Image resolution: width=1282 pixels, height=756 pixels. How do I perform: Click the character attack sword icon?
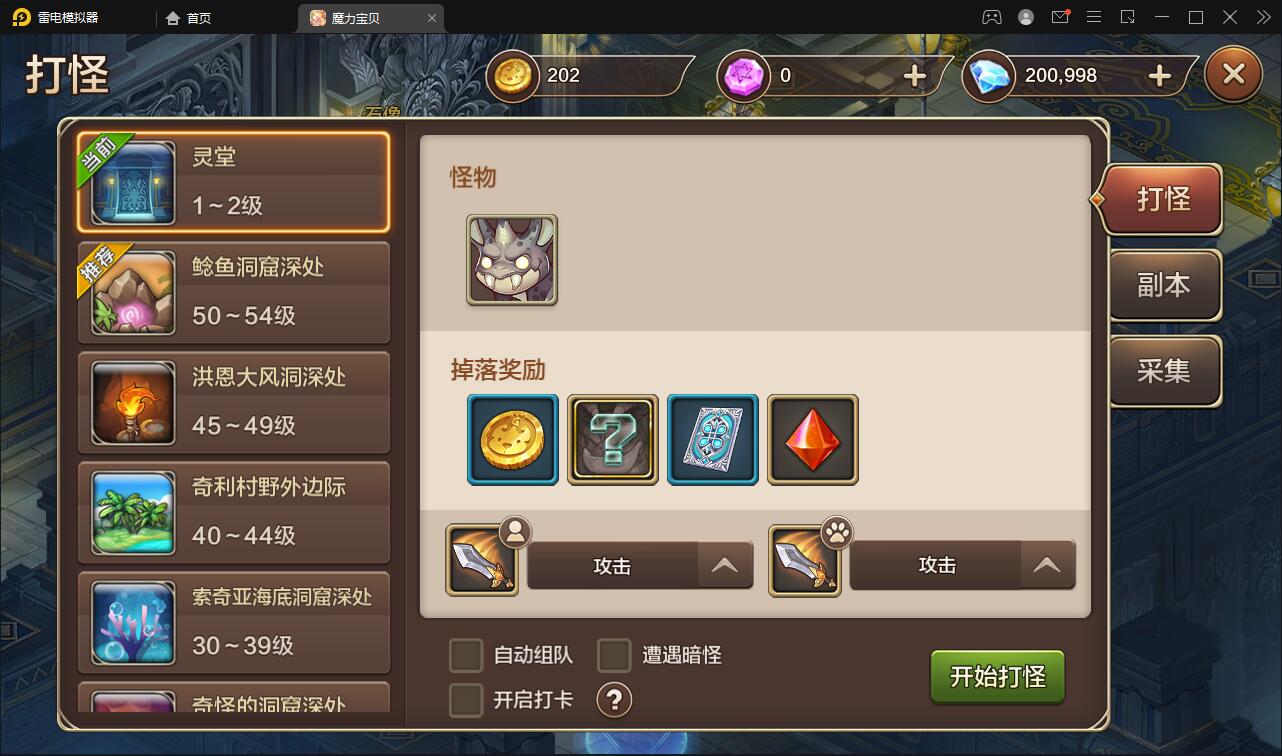483,563
